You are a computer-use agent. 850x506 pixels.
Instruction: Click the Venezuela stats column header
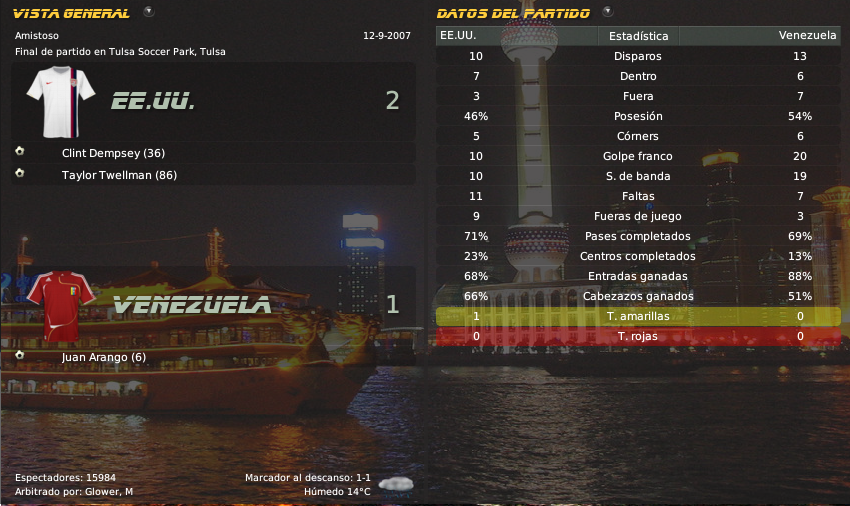[x=807, y=35]
